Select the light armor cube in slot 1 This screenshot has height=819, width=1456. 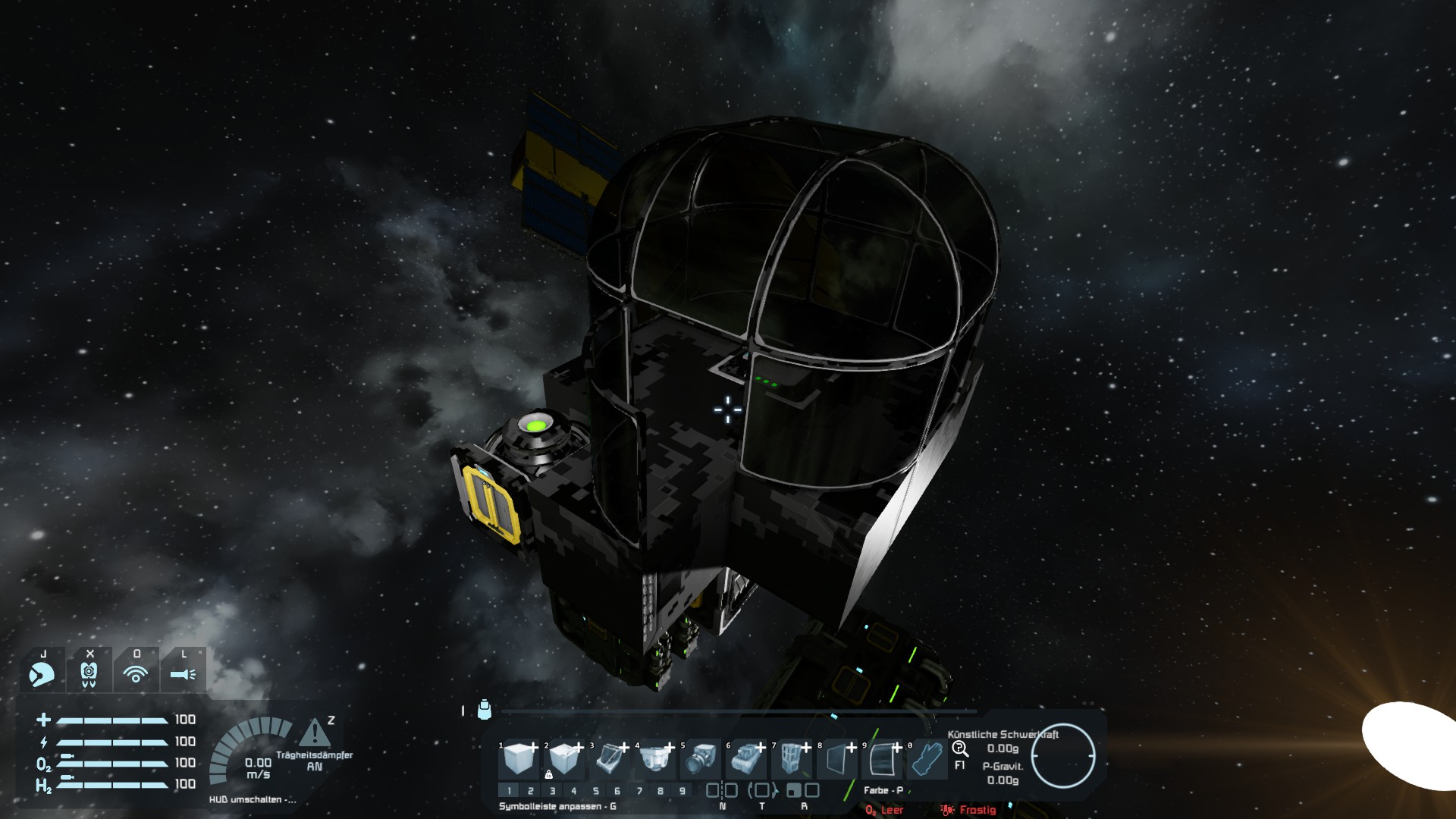tap(519, 759)
